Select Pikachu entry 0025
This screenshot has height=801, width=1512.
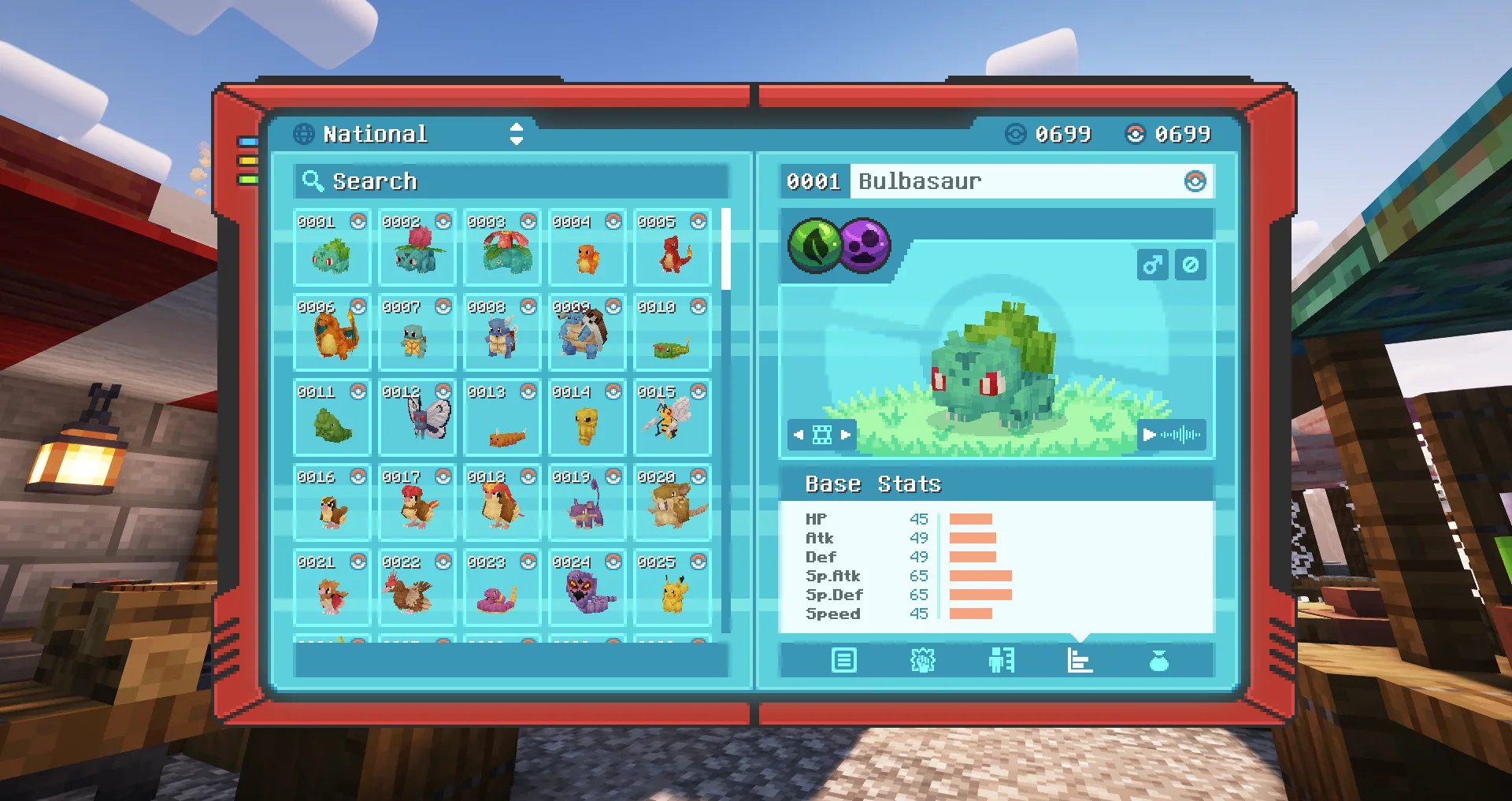[672, 588]
